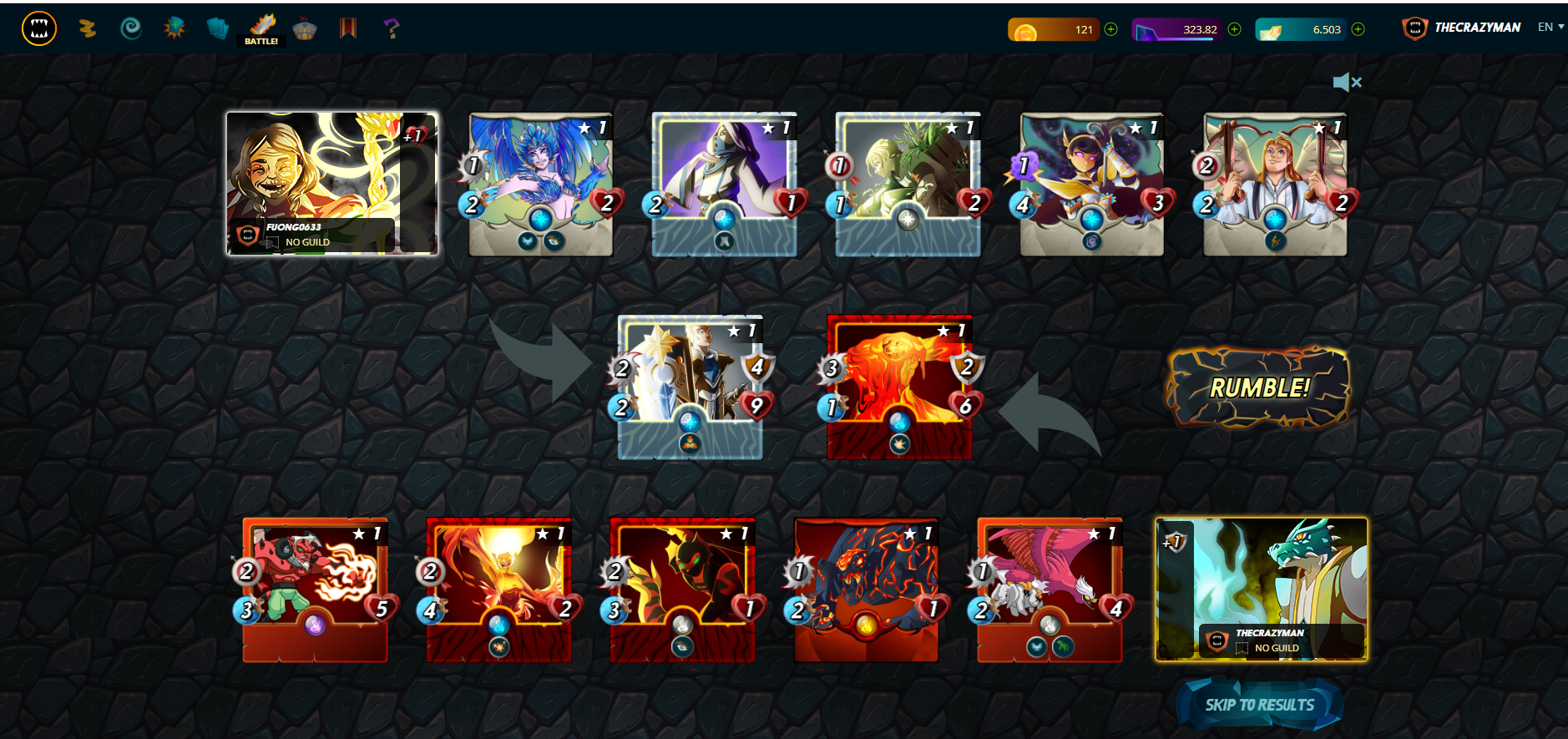Toggle the gold coin balance display

[1054, 28]
